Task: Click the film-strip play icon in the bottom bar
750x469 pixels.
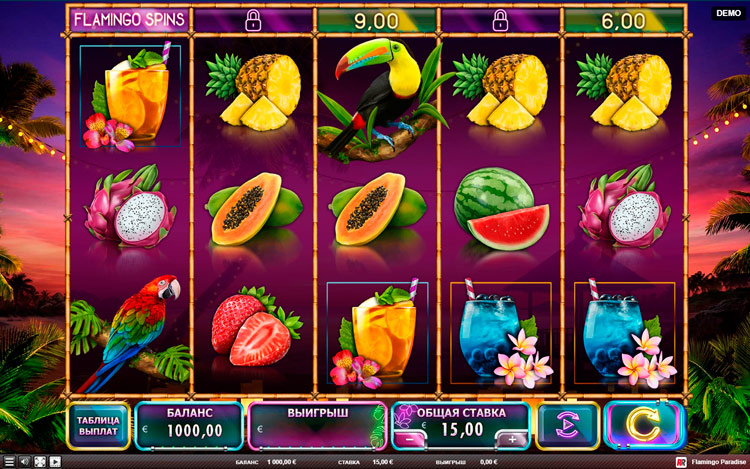Action: (54, 462)
